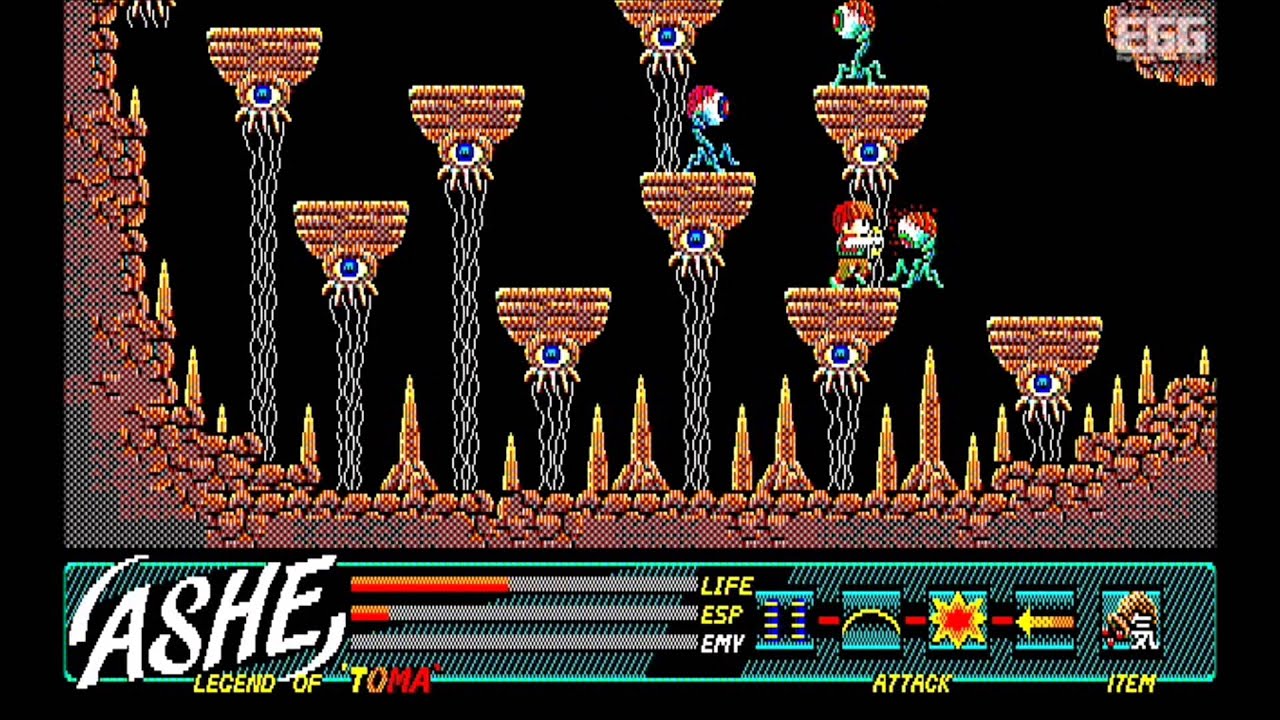Toggle the LIFE gauge display
The height and width of the screenshot is (720, 1280).
(x=728, y=587)
